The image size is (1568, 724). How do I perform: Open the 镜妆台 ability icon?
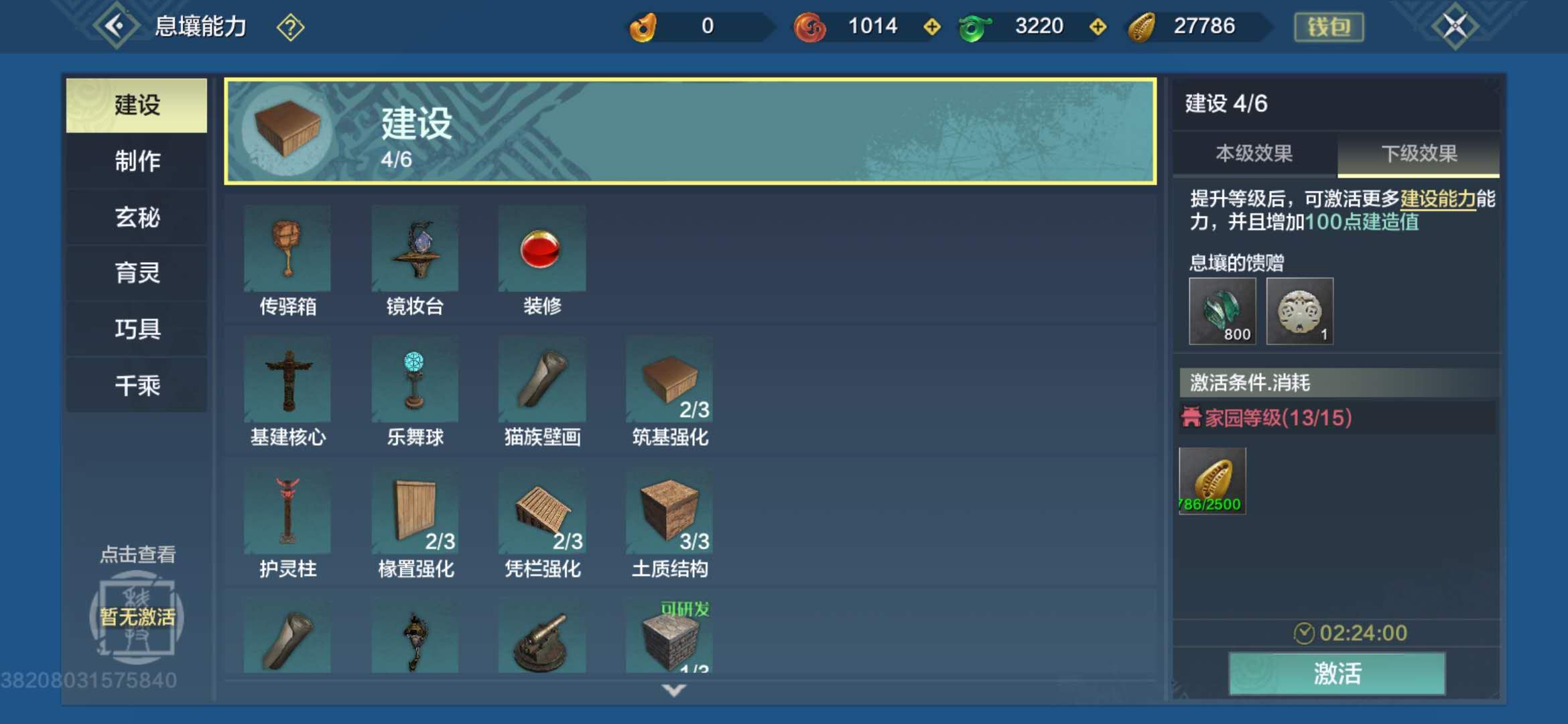[x=414, y=248]
